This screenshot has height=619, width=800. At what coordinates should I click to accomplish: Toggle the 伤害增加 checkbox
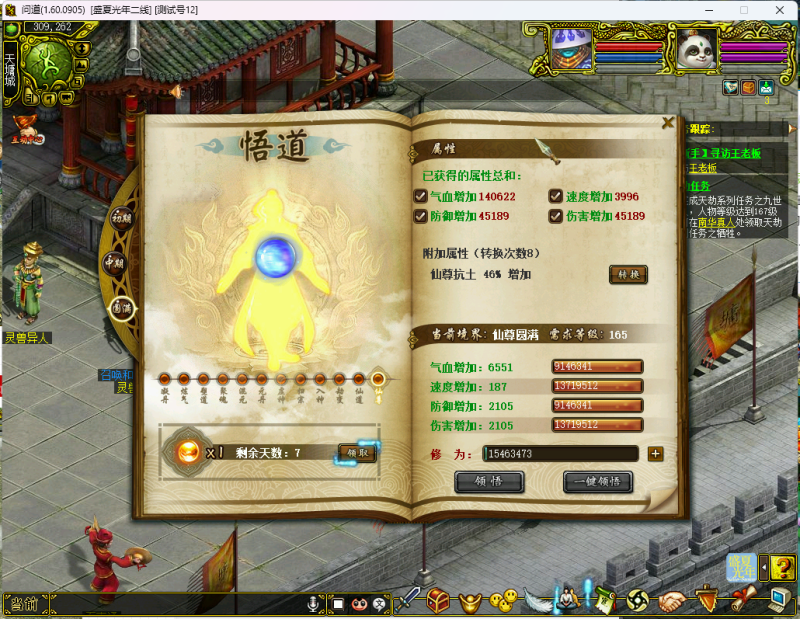(x=555, y=216)
